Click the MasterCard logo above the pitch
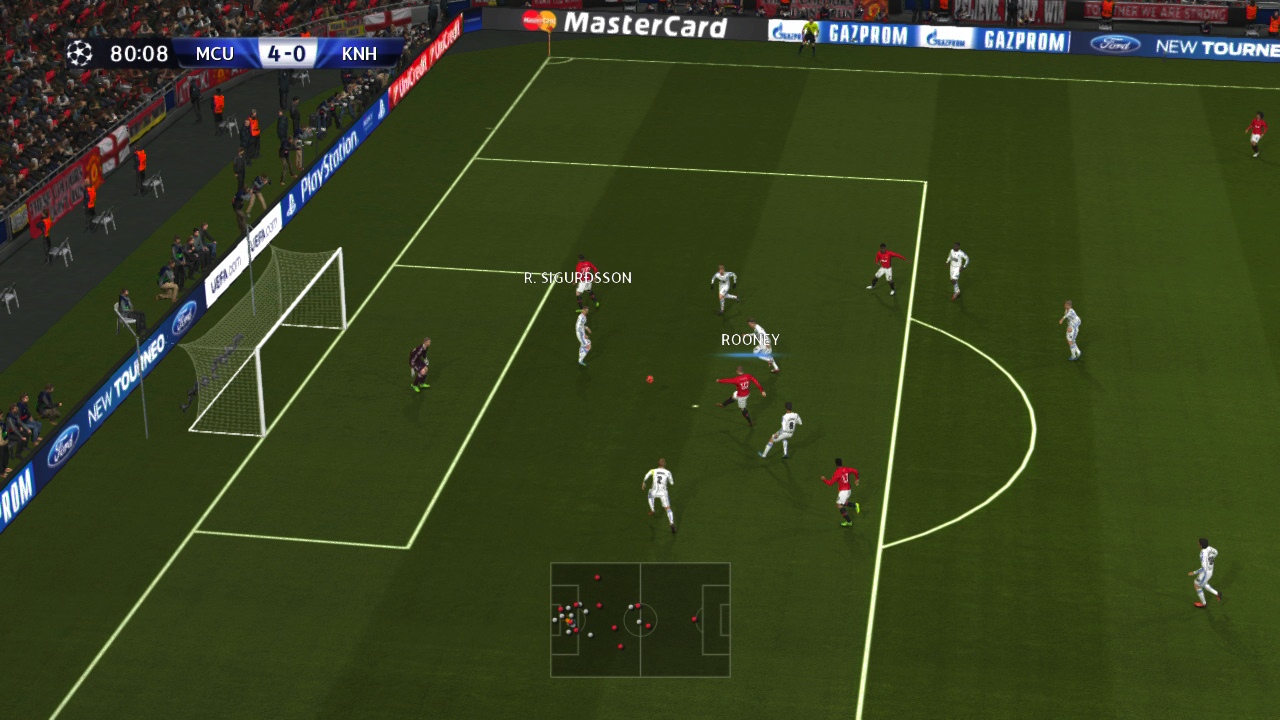 [x=647, y=22]
